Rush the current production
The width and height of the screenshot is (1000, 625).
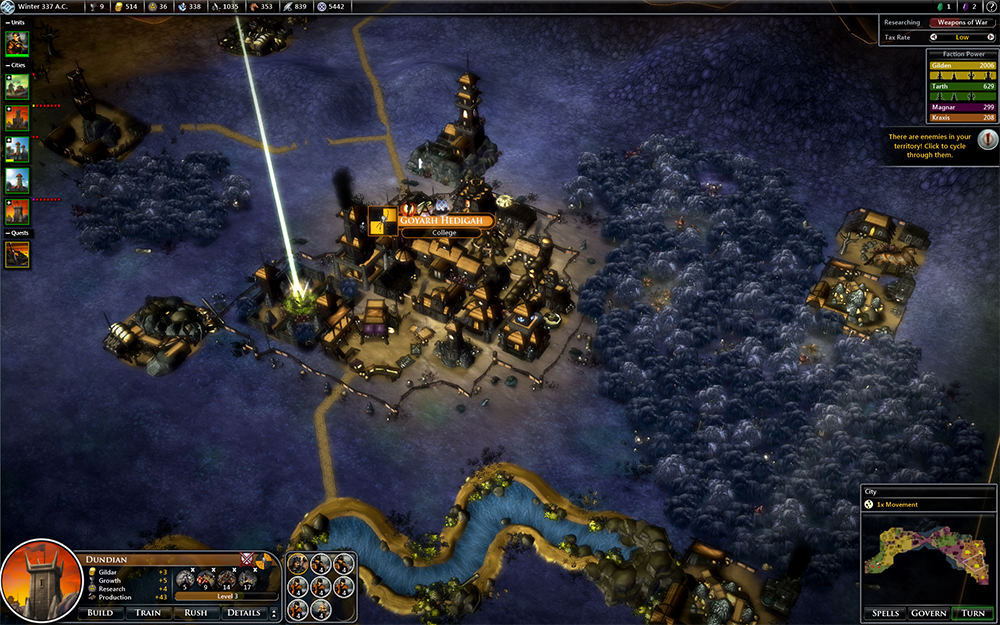pyautogui.click(x=196, y=613)
